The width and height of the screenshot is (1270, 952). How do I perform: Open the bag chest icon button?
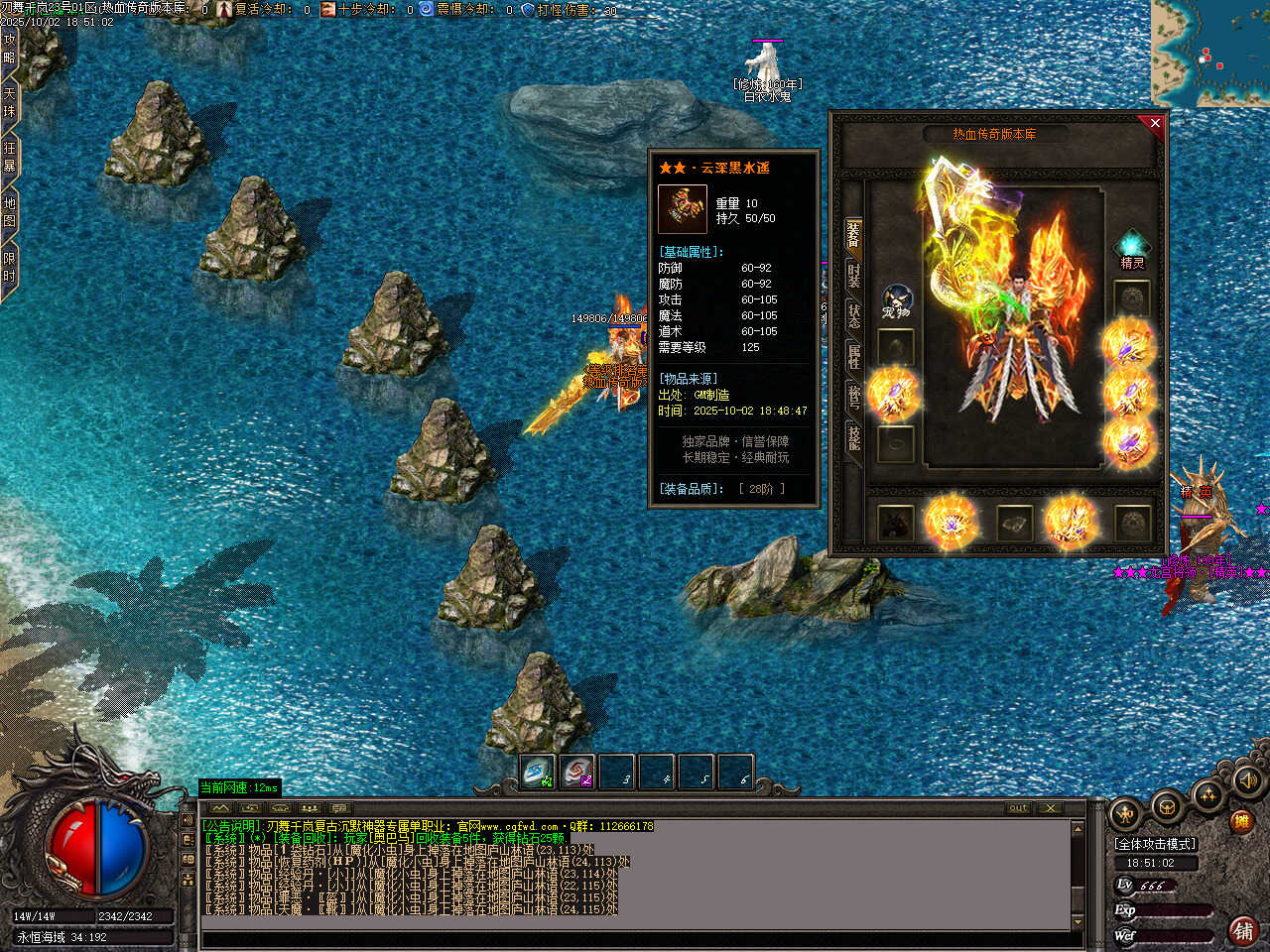point(1168,807)
